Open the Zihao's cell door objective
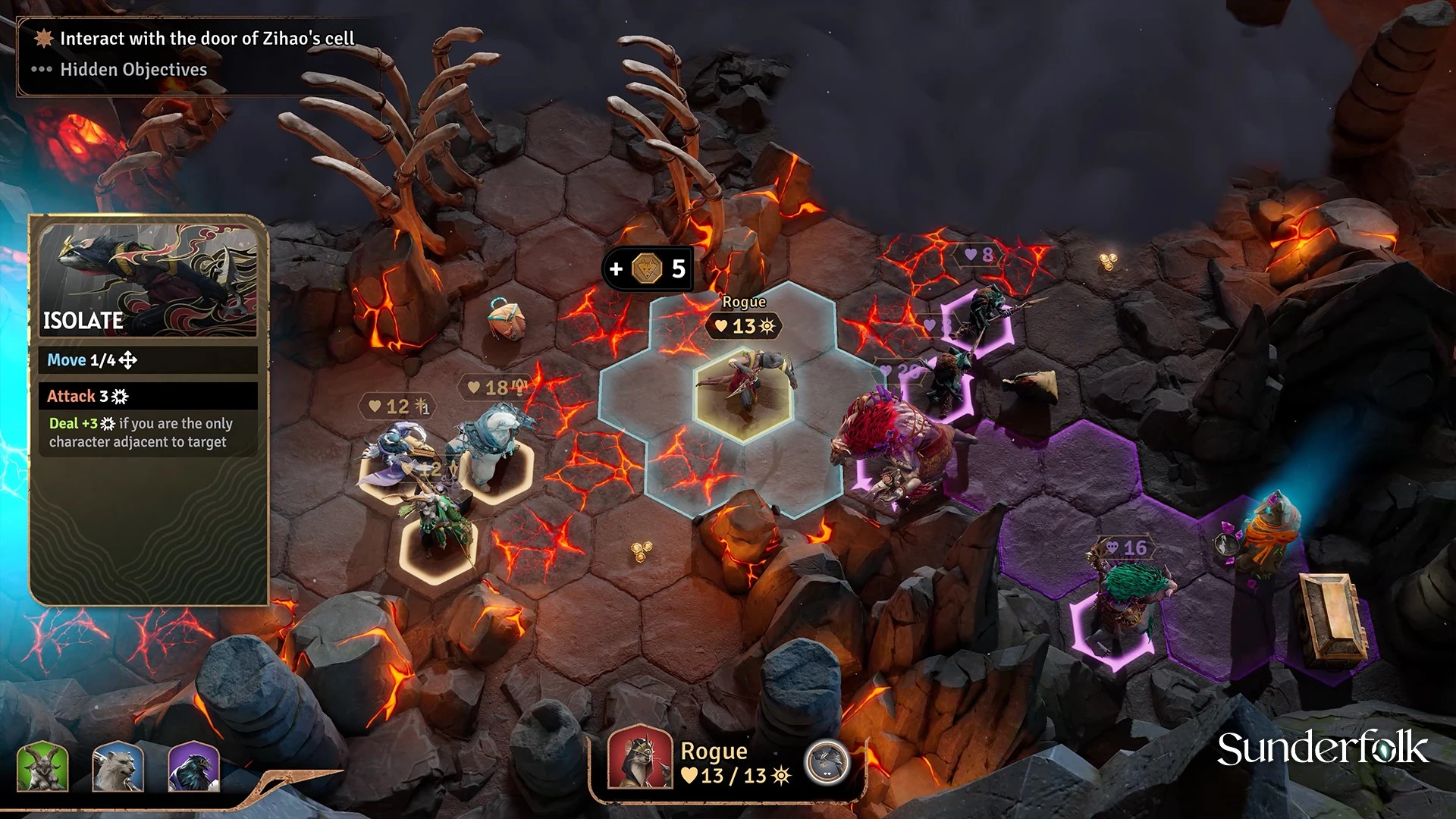Viewport: 1456px width, 819px height. [206, 38]
